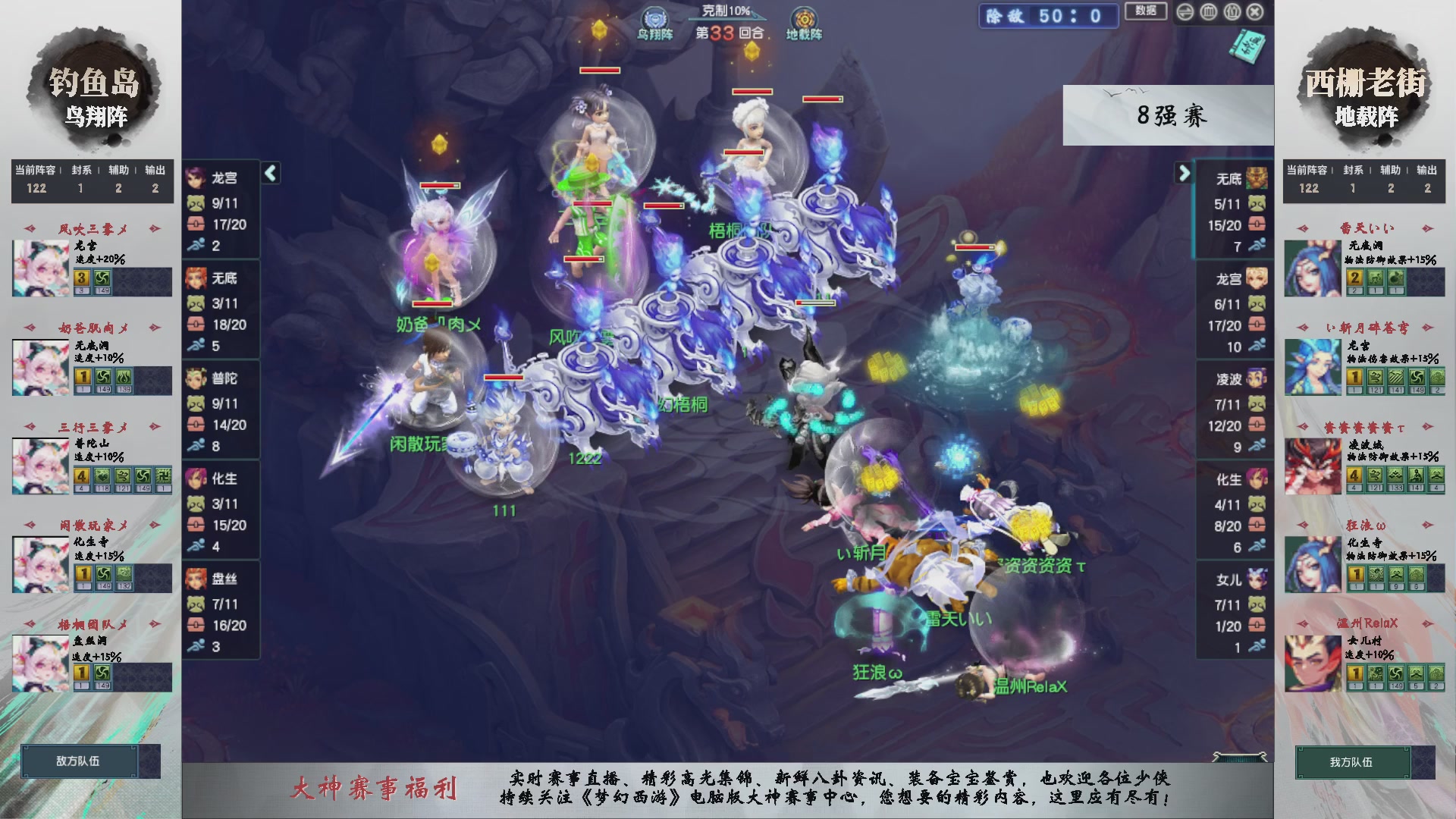
Task: Click the camera-switch arrows icon near 数据
Action: pyautogui.click(x=1185, y=12)
